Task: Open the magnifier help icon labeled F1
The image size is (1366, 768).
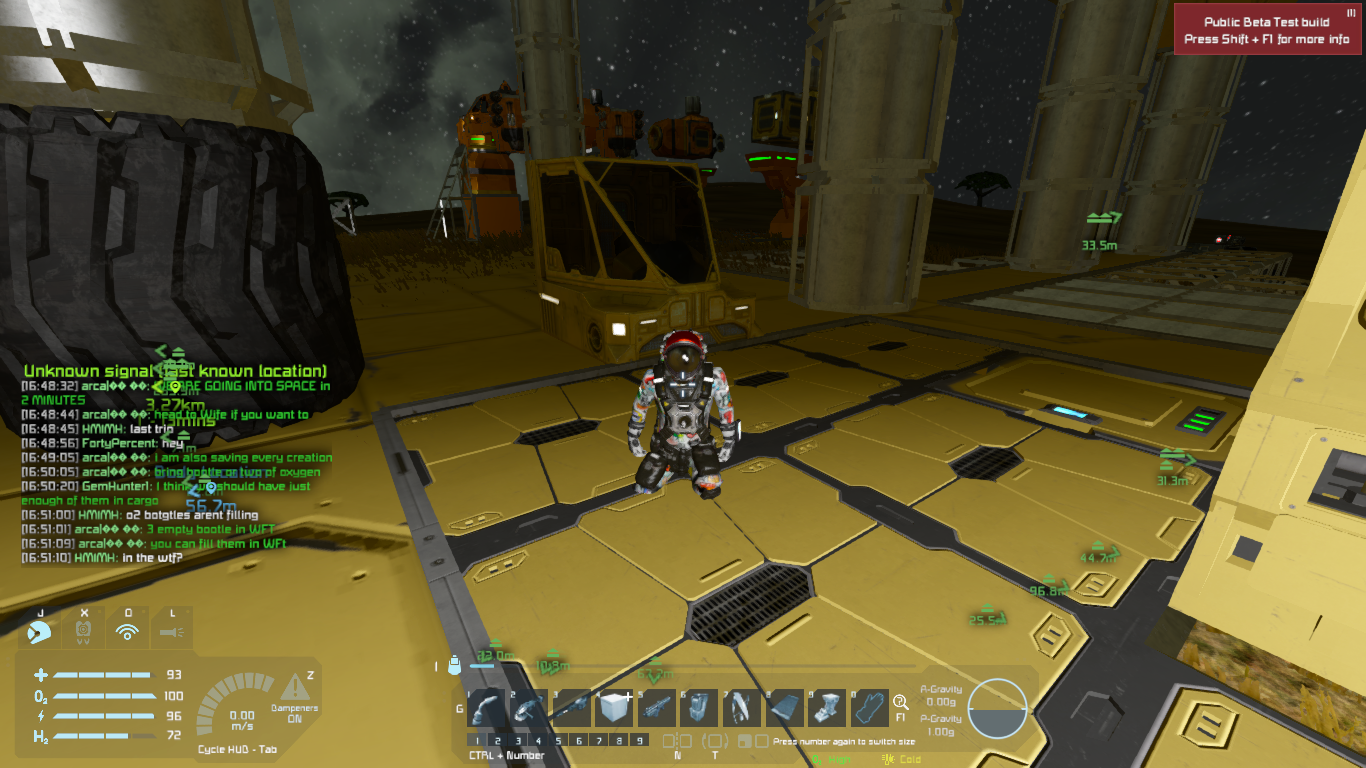Action: tap(900, 703)
